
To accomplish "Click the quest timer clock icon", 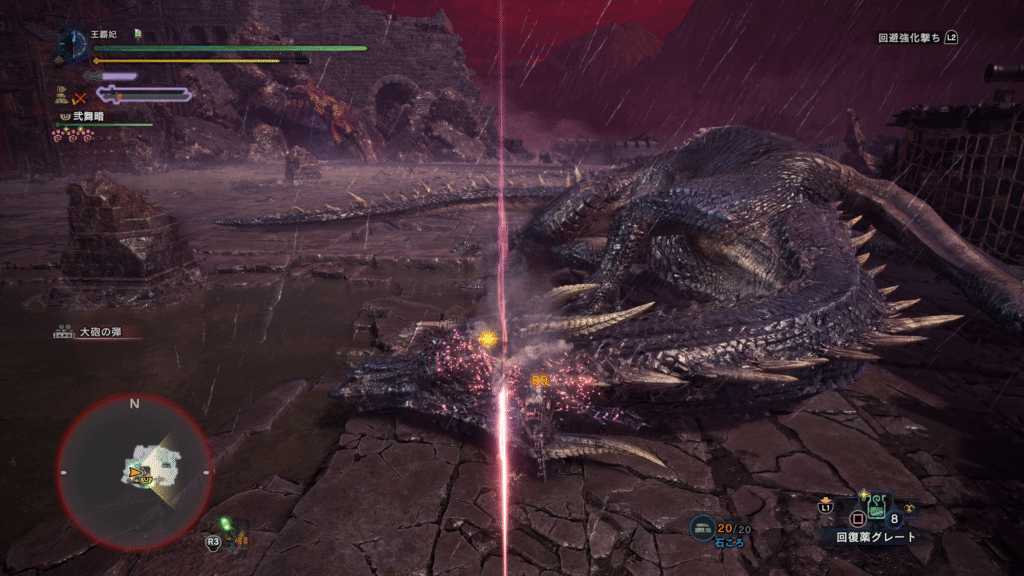I will tap(73, 43).
